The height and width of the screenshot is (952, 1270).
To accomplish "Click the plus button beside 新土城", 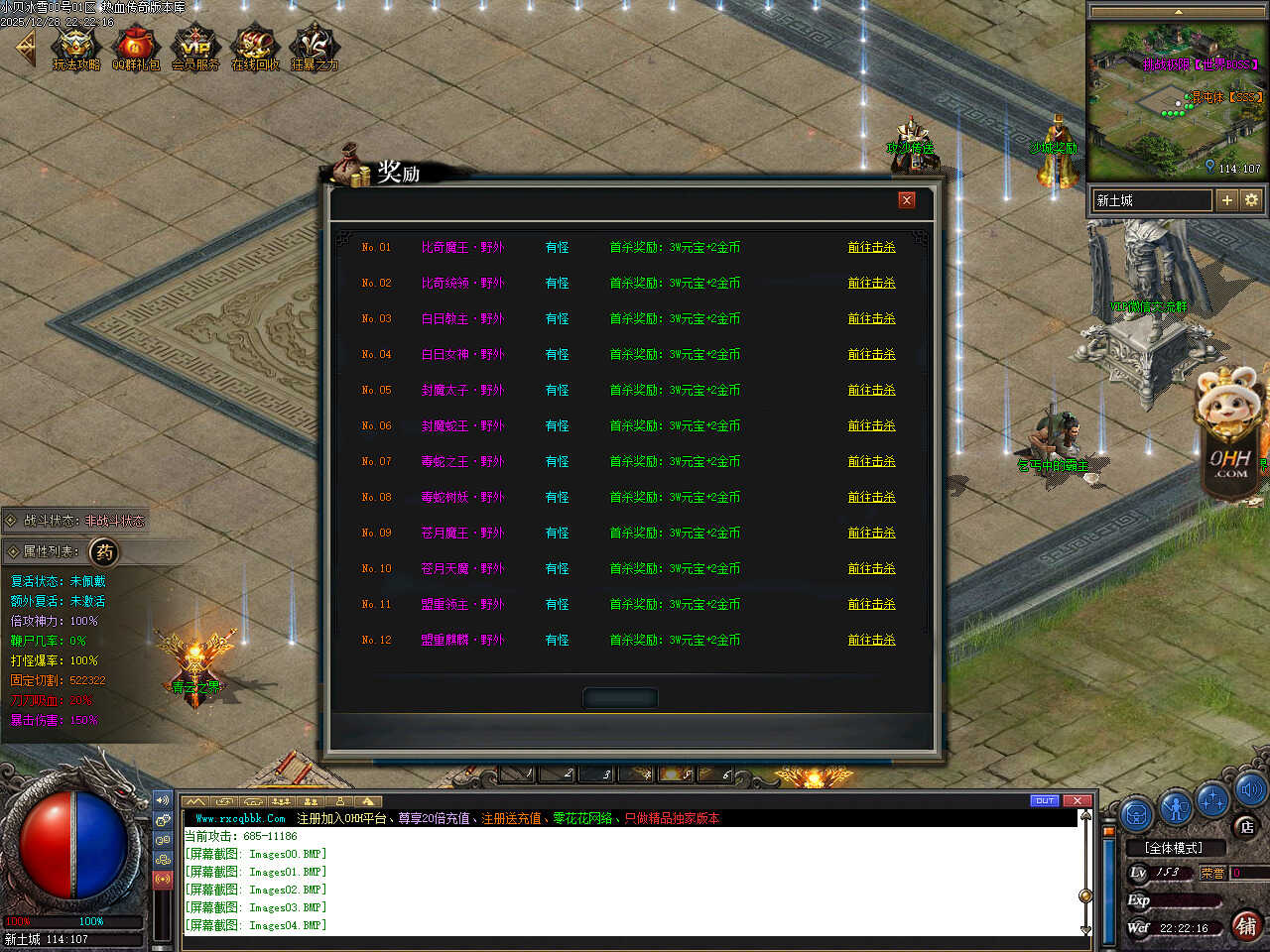I will (x=1227, y=200).
